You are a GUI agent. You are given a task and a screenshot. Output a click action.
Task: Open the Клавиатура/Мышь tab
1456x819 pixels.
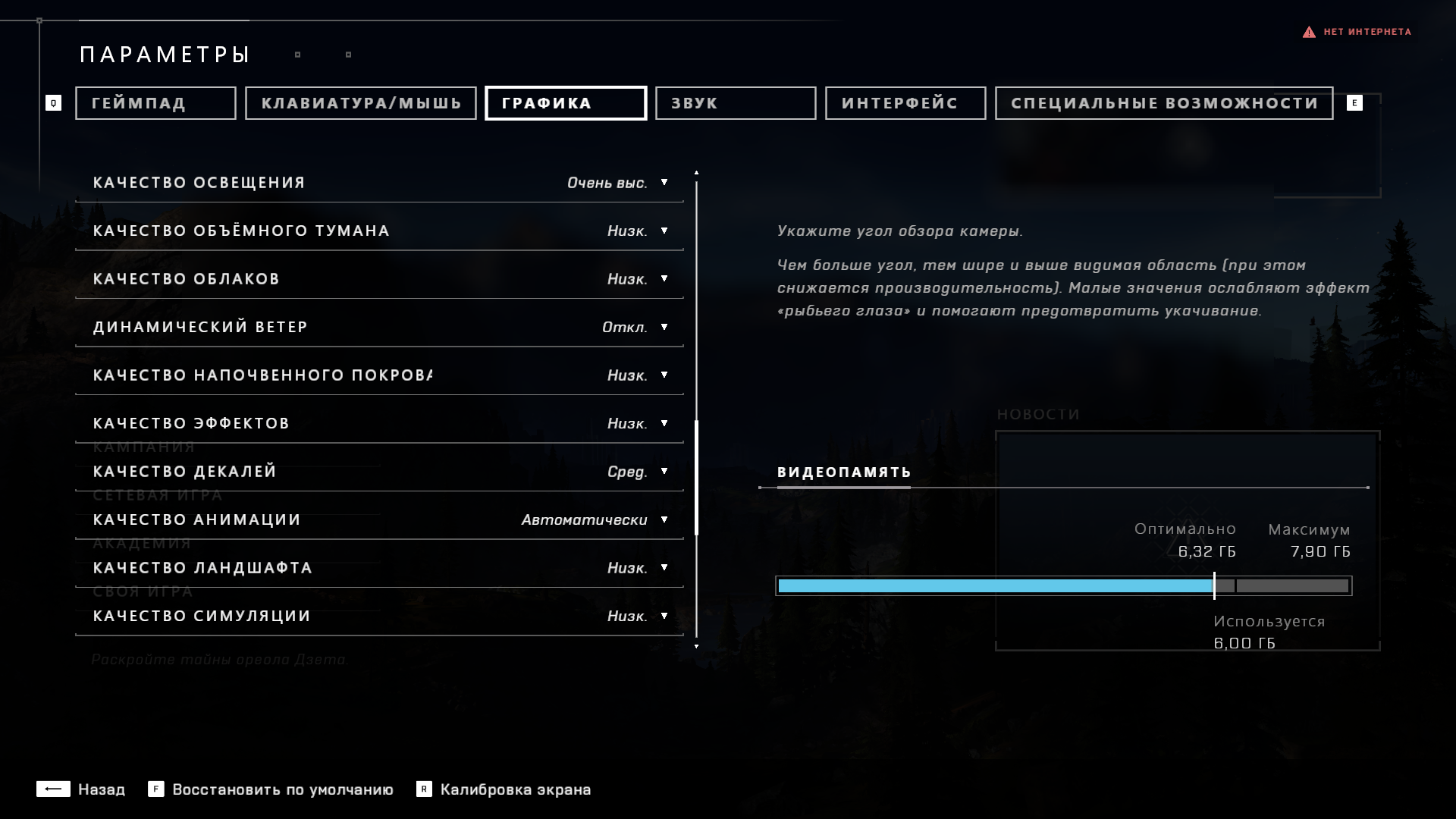[x=361, y=103]
